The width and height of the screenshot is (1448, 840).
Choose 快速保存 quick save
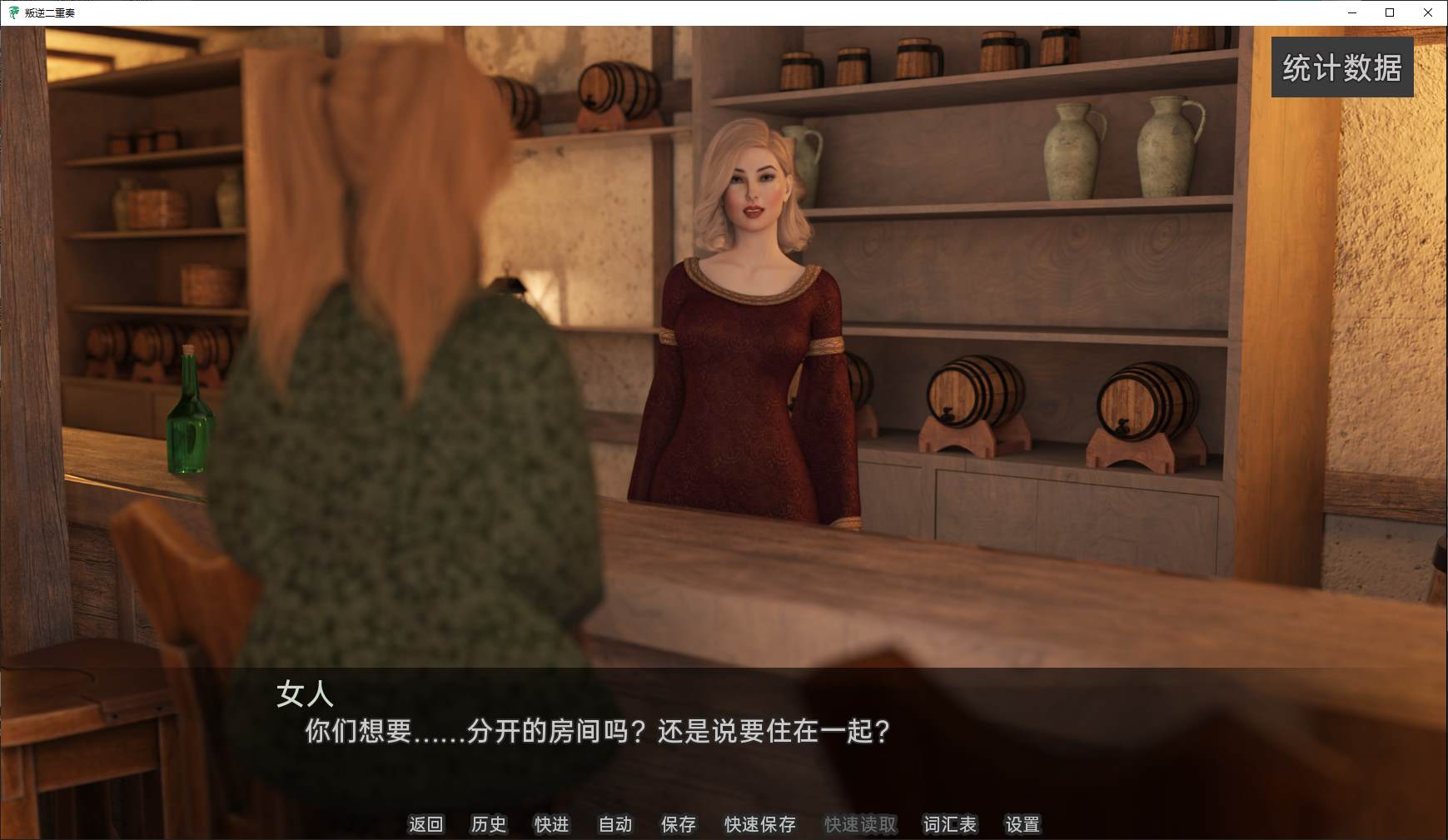[x=759, y=824]
